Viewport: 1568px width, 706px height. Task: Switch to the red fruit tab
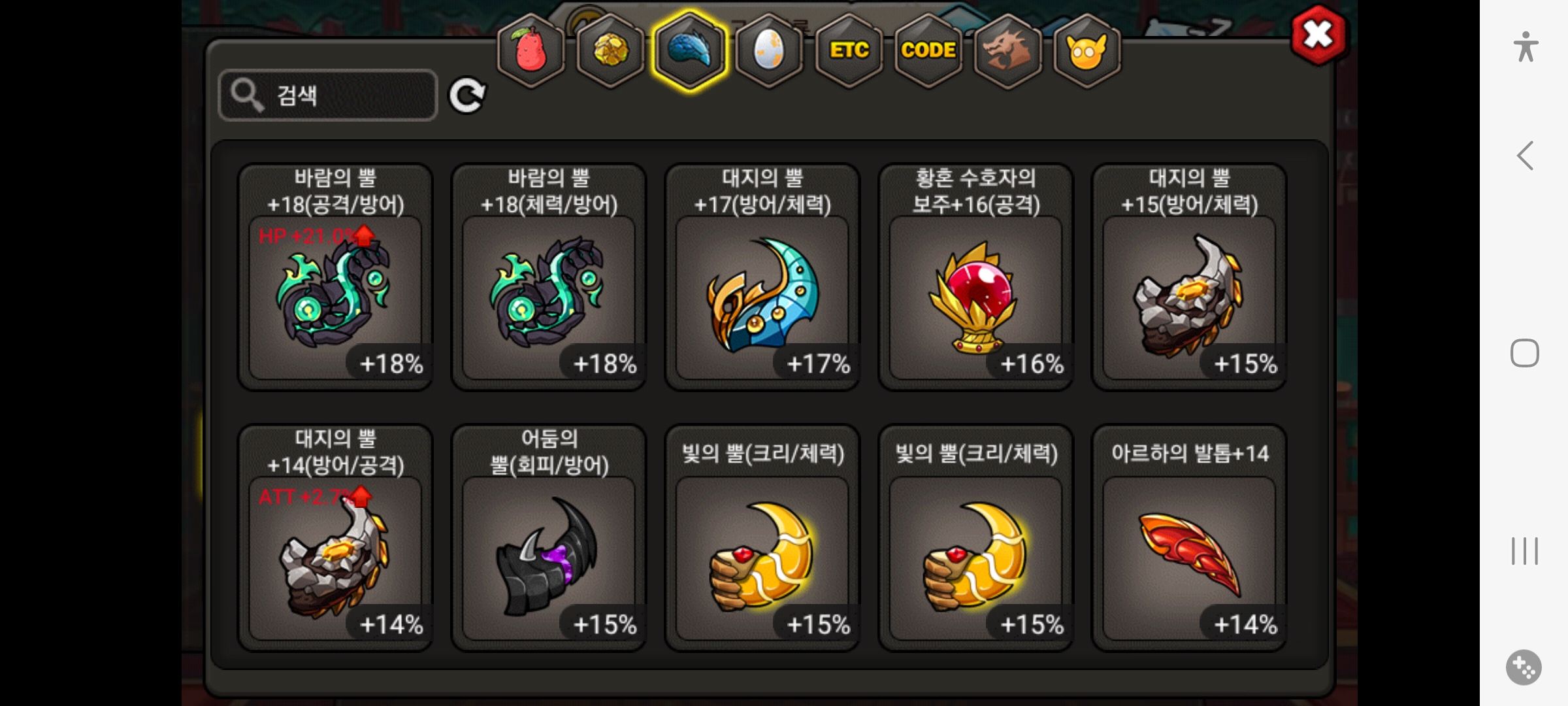531,50
